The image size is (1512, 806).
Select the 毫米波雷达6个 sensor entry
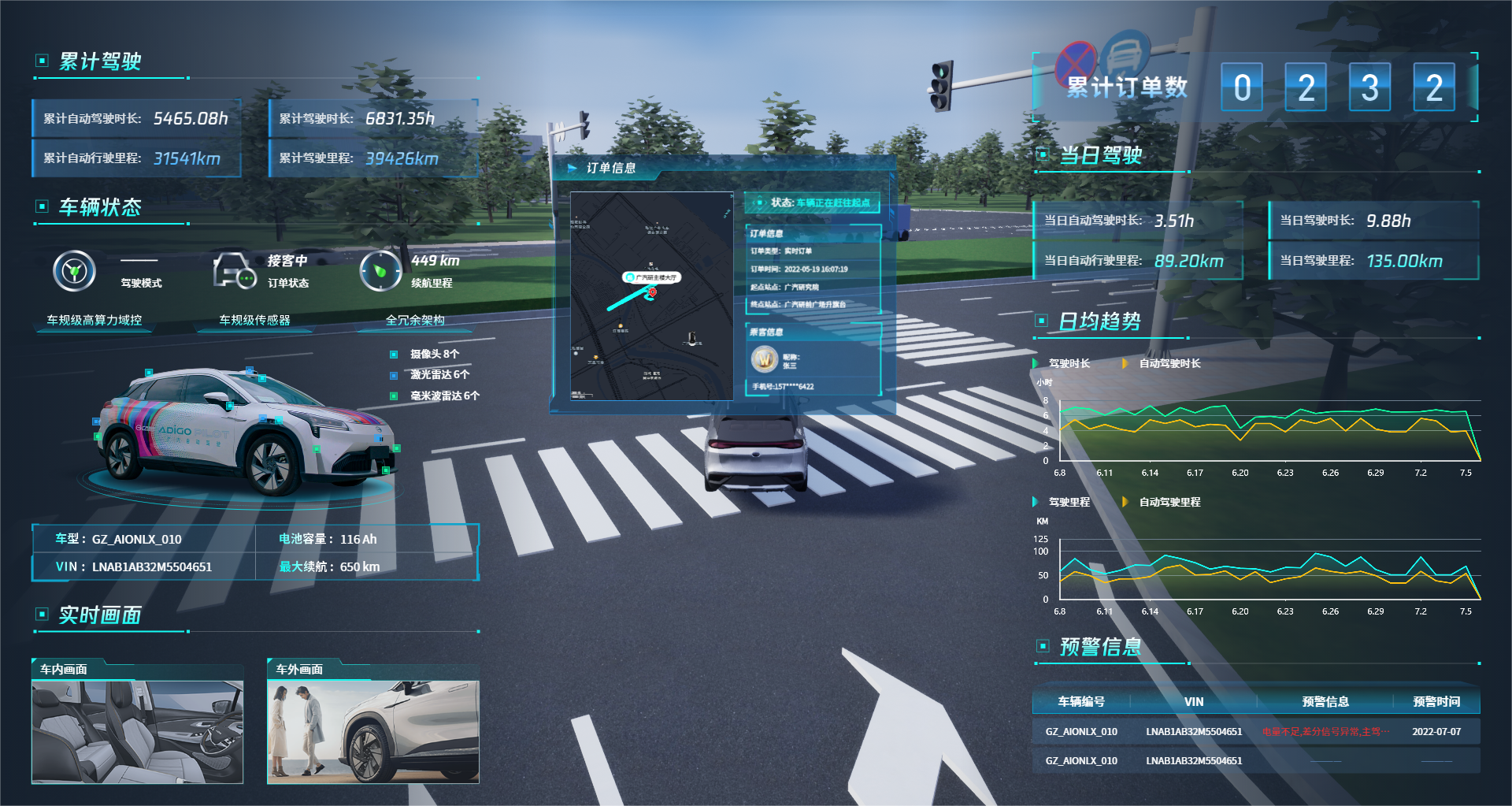[444, 396]
